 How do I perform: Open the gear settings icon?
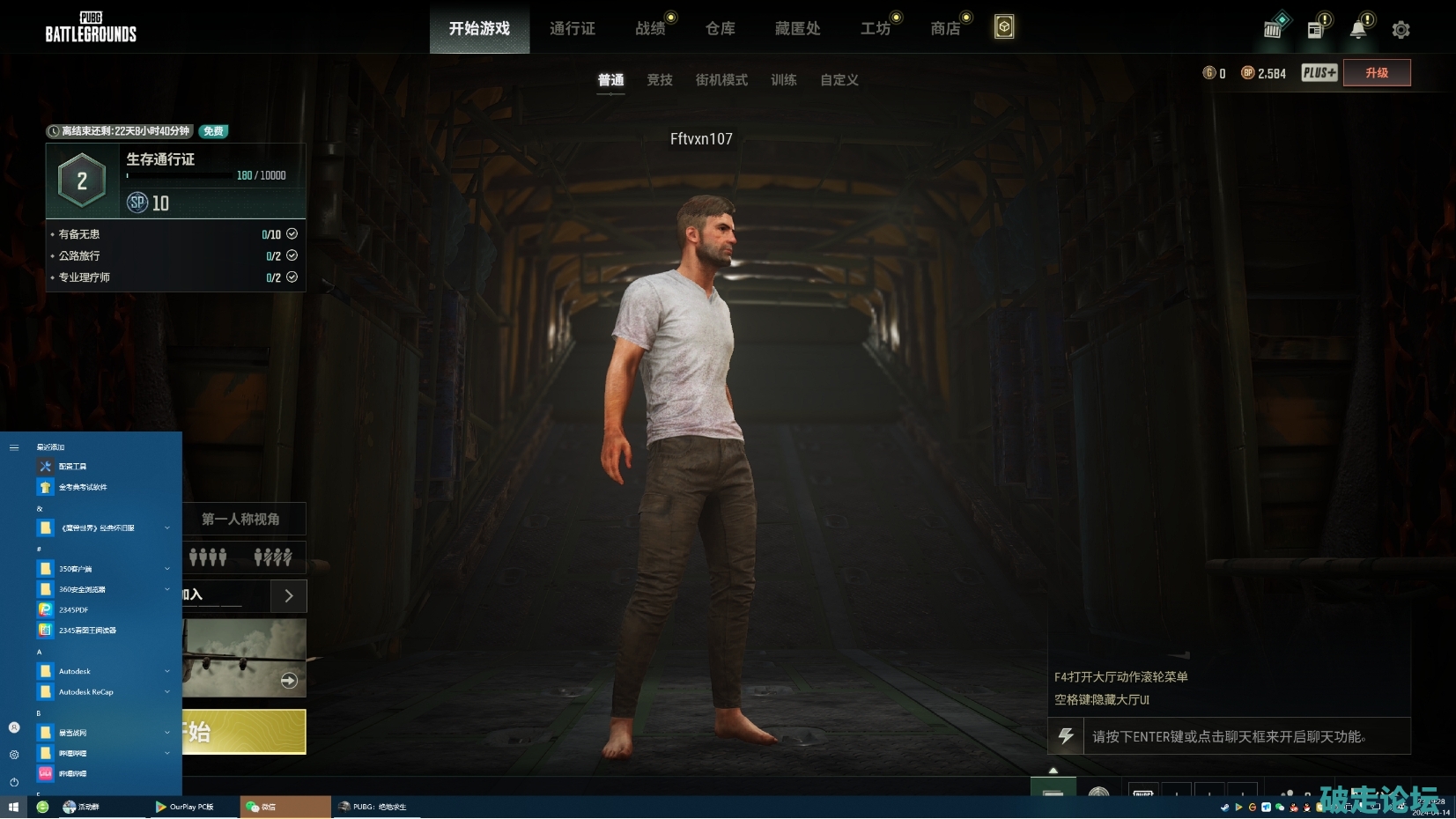point(1401,30)
